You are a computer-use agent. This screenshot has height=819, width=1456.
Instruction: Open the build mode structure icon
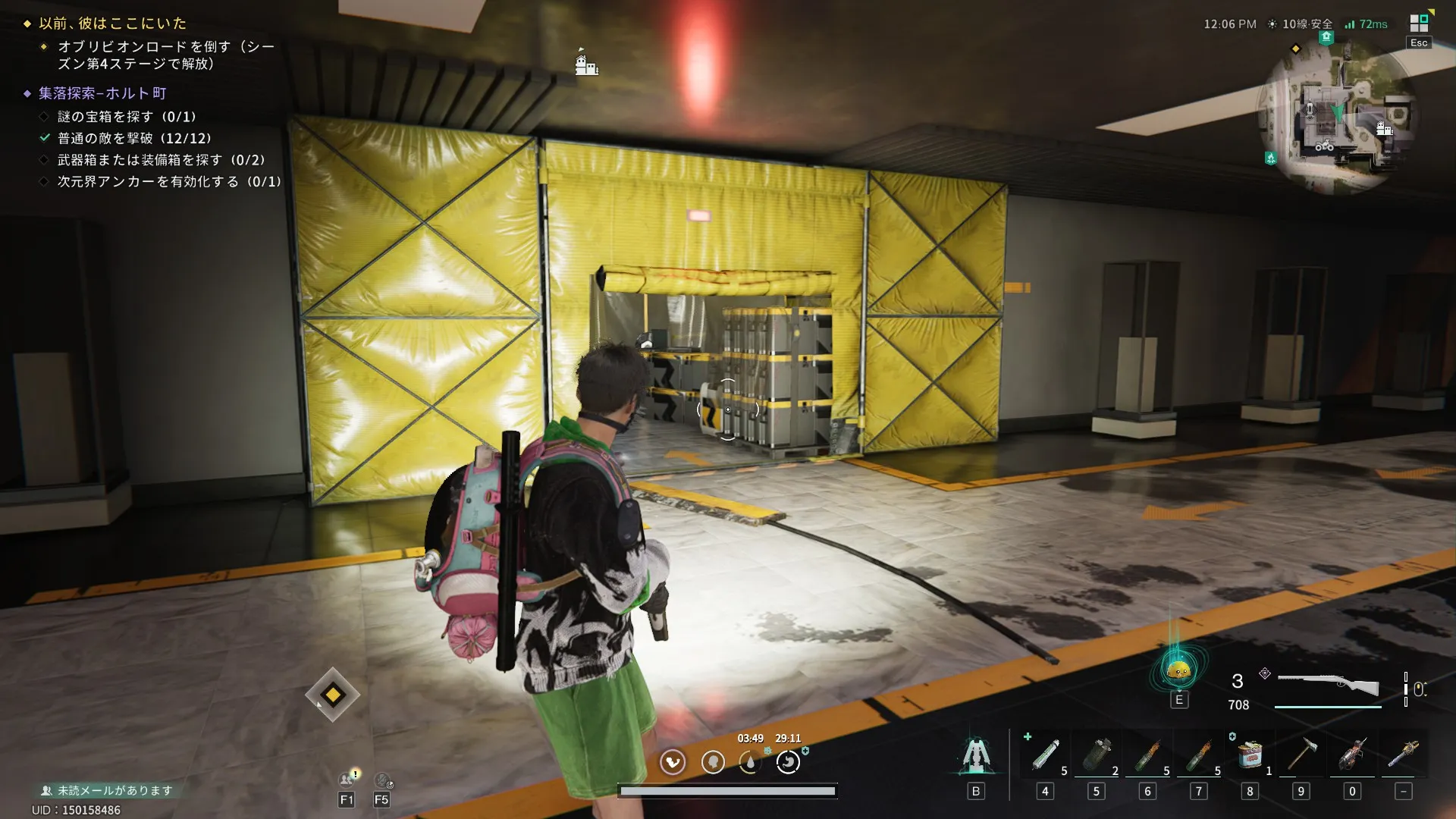[x=976, y=755]
